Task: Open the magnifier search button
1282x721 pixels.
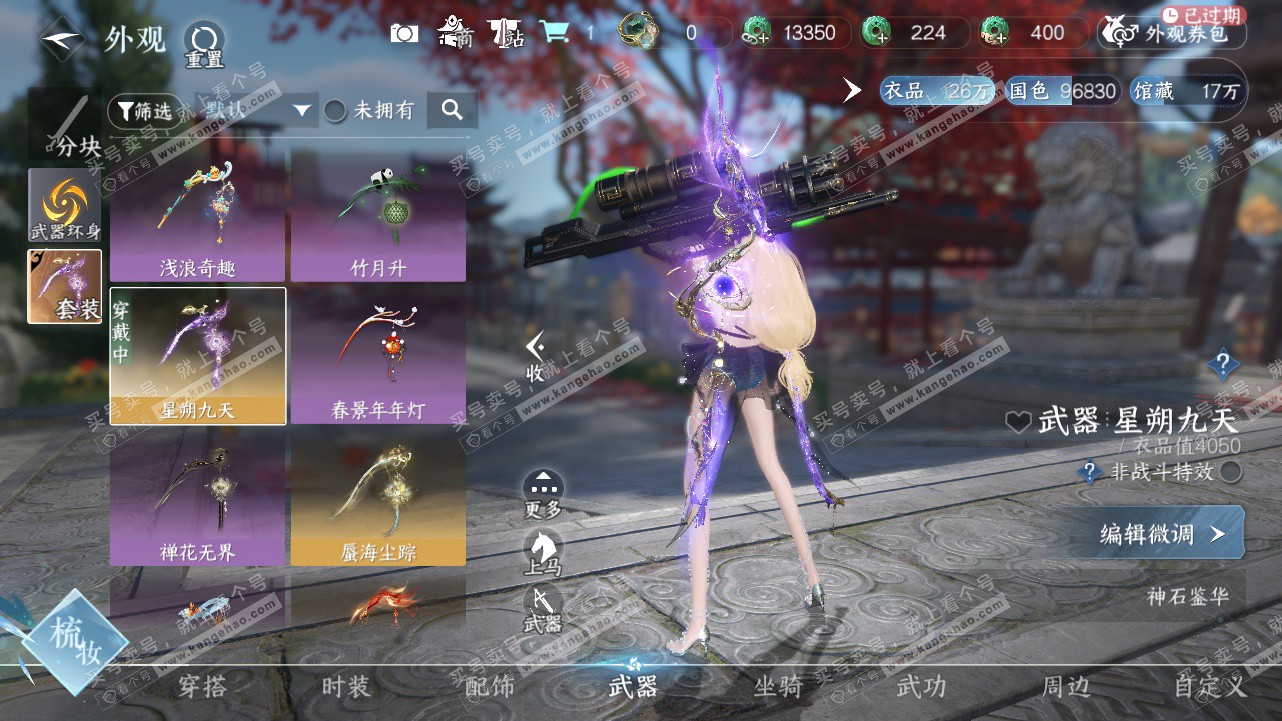Action: (x=452, y=110)
